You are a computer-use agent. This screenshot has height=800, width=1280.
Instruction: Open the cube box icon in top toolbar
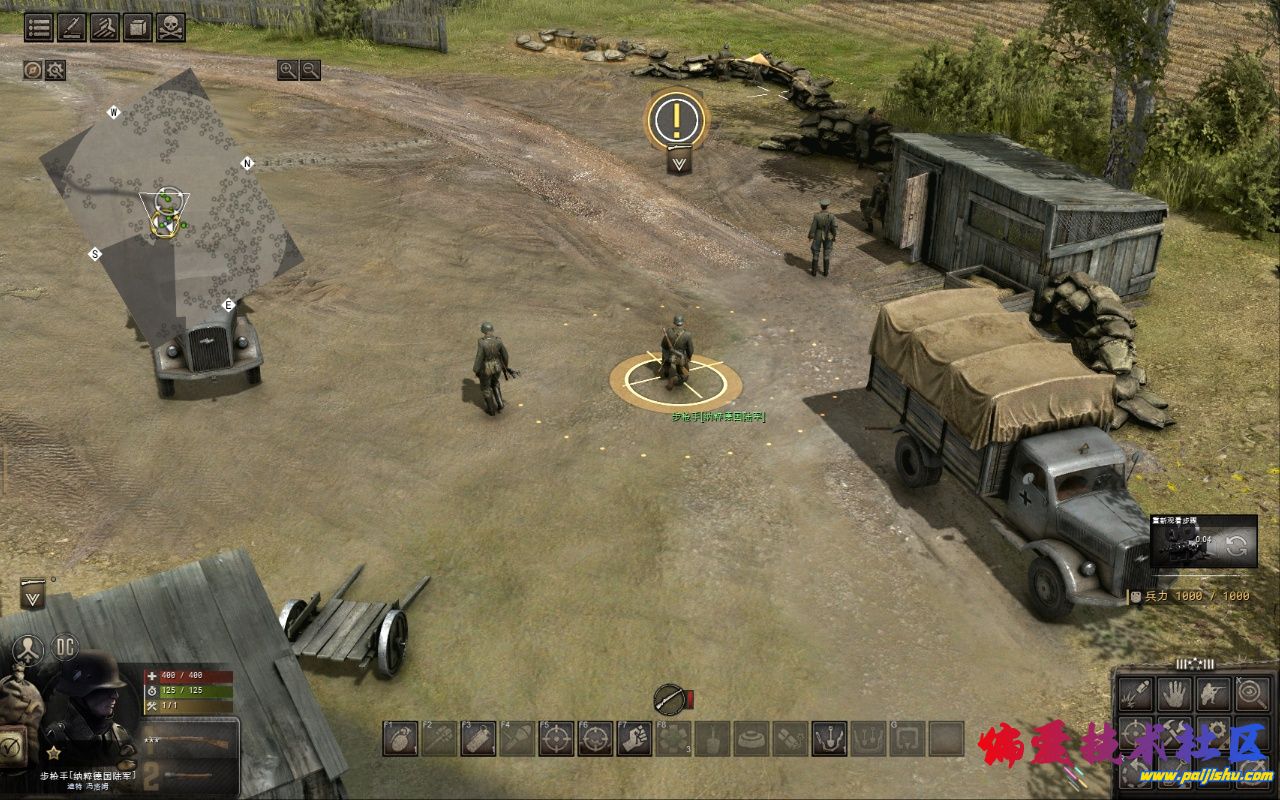tap(138, 27)
